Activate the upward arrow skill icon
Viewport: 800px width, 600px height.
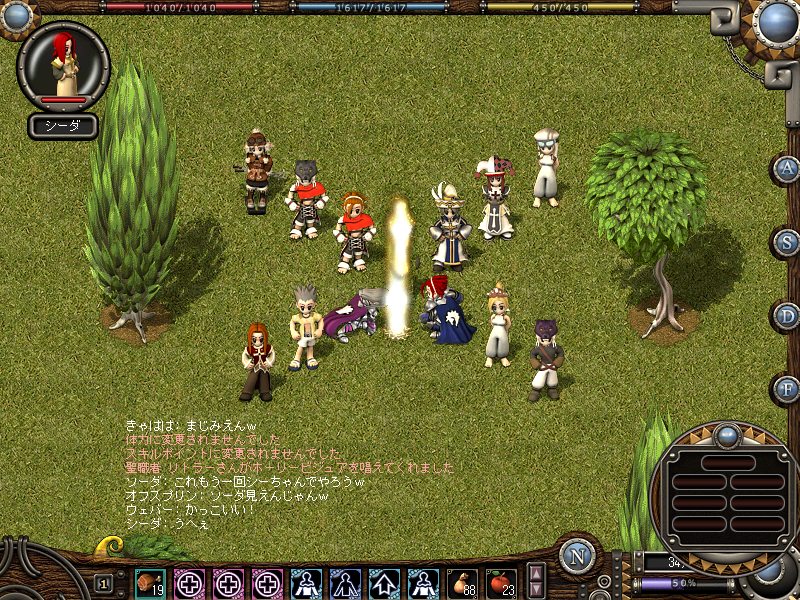point(385,582)
